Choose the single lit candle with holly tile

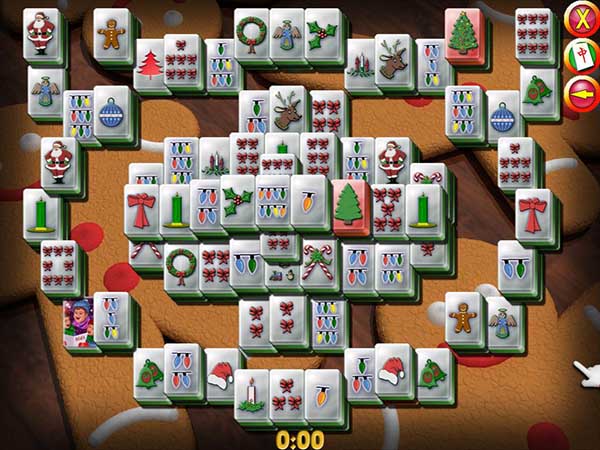pyautogui.click(x=251, y=390)
